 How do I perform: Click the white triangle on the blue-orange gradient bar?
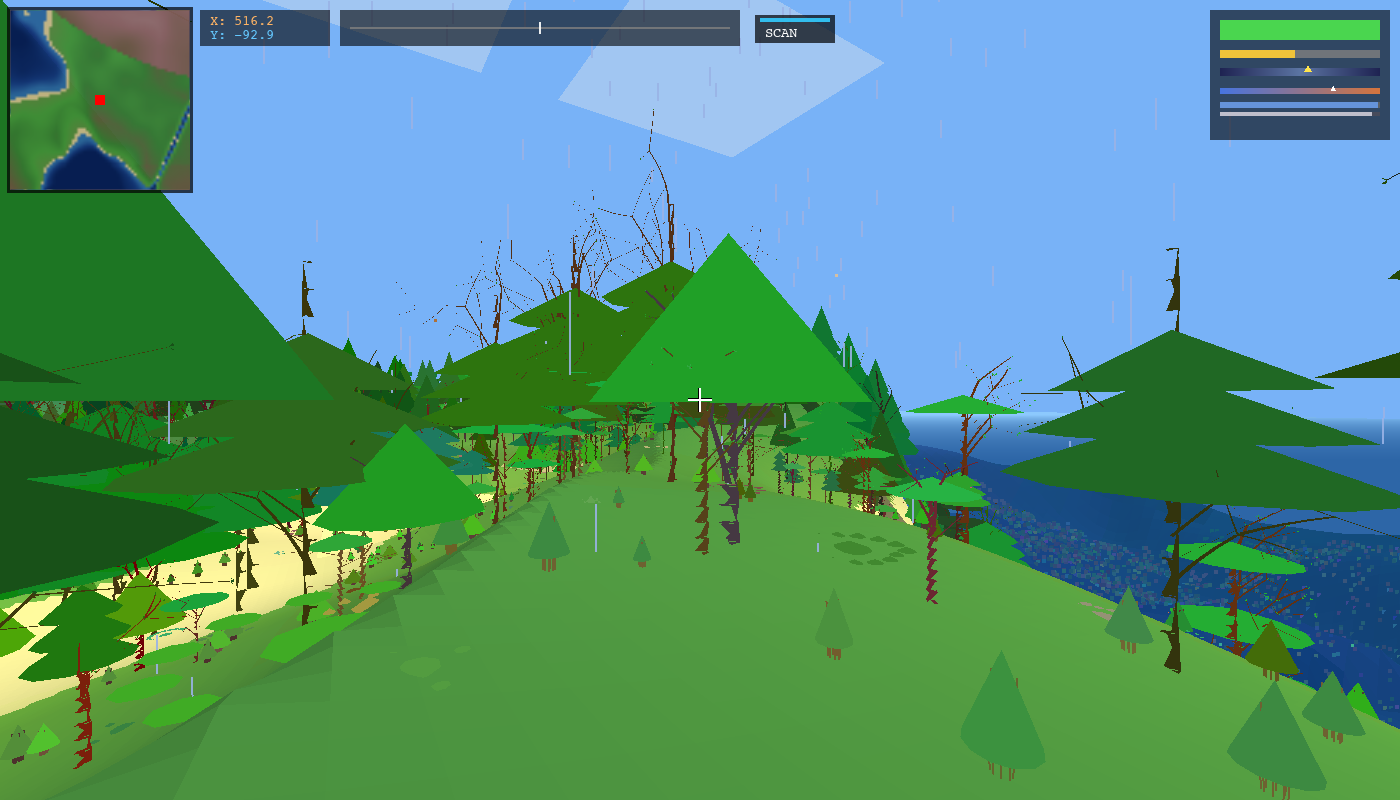[1334, 87]
